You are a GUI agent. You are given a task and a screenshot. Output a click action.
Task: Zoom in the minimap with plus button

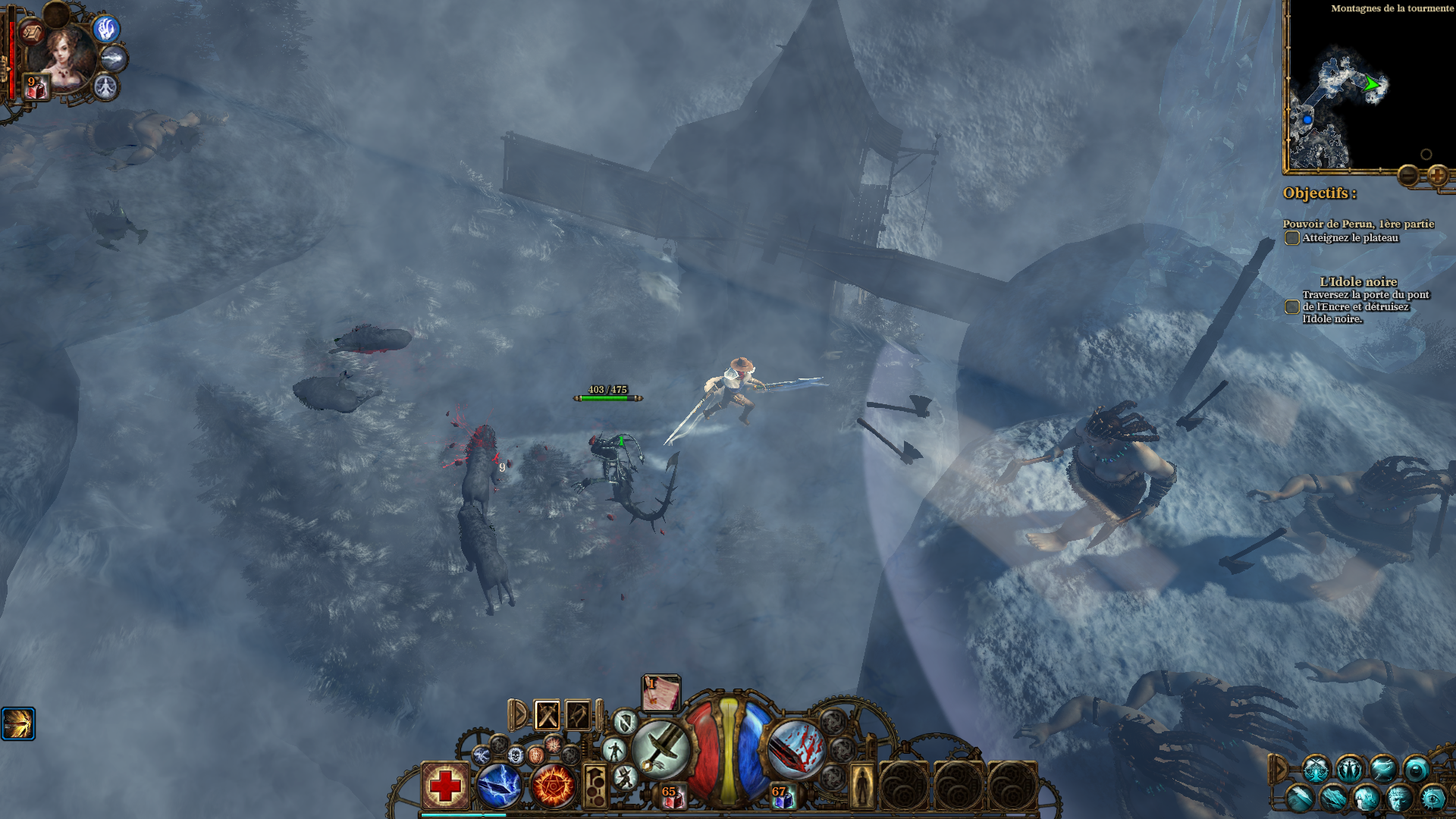click(x=1437, y=176)
